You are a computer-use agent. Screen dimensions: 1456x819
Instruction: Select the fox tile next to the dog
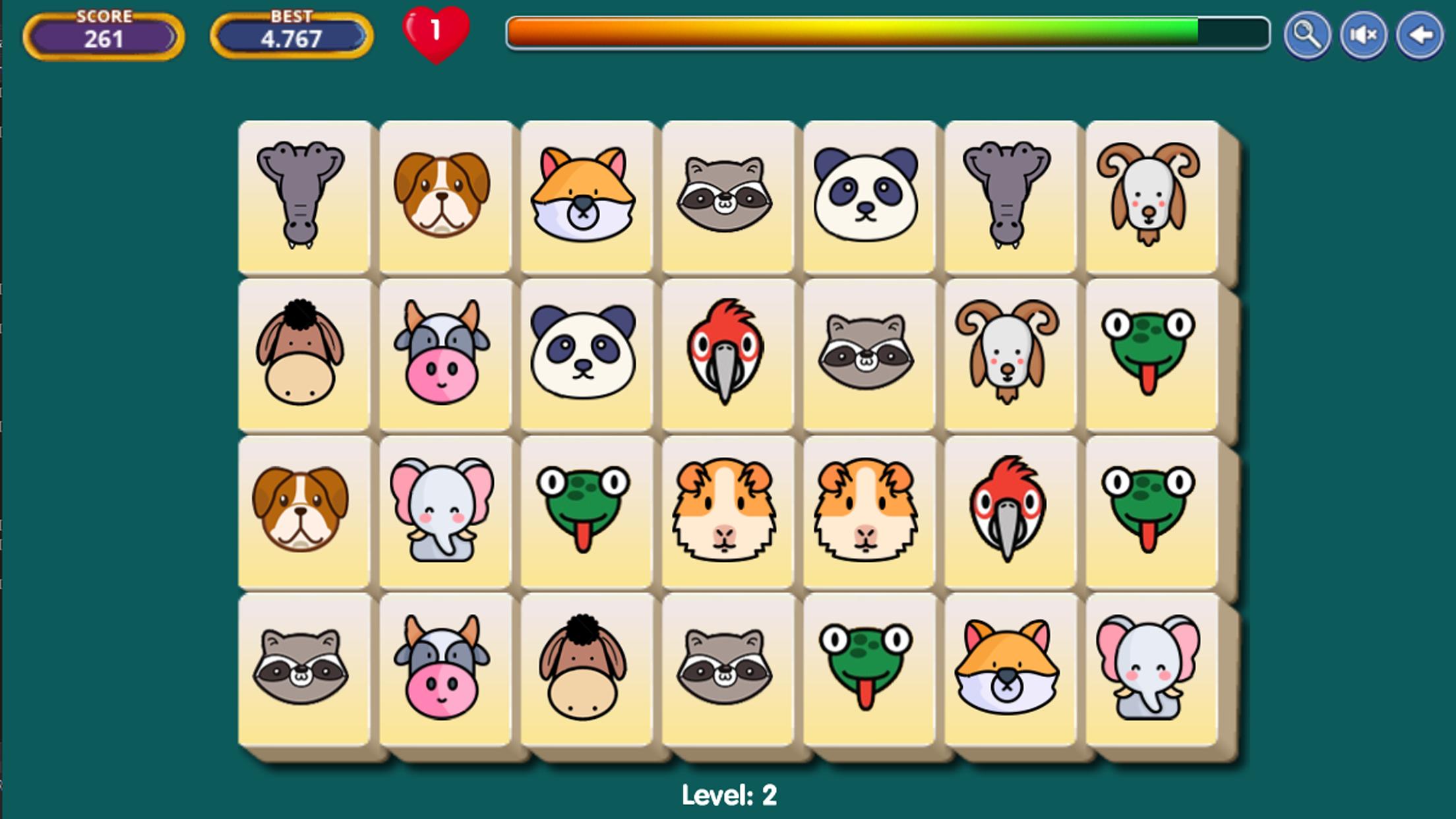(x=586, y=198)
